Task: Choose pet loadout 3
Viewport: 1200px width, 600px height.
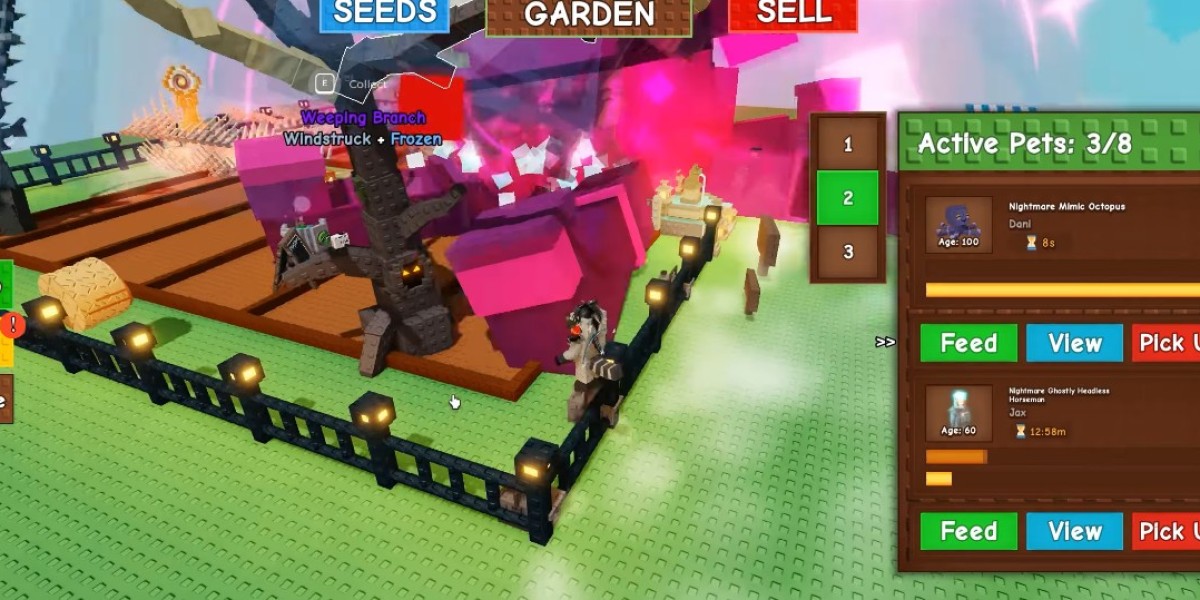Action: click(x=847, y=252)
